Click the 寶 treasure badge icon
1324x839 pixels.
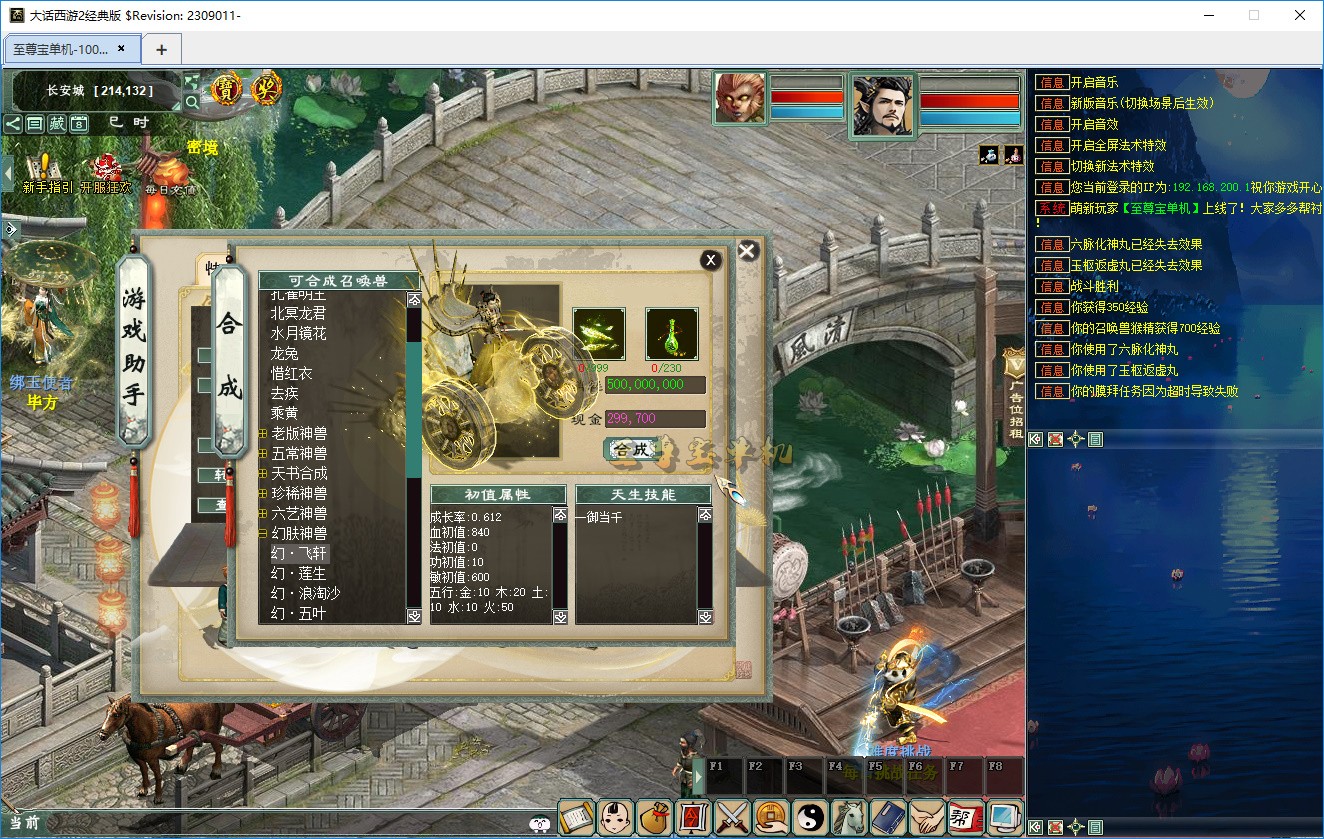click(227, 90)
